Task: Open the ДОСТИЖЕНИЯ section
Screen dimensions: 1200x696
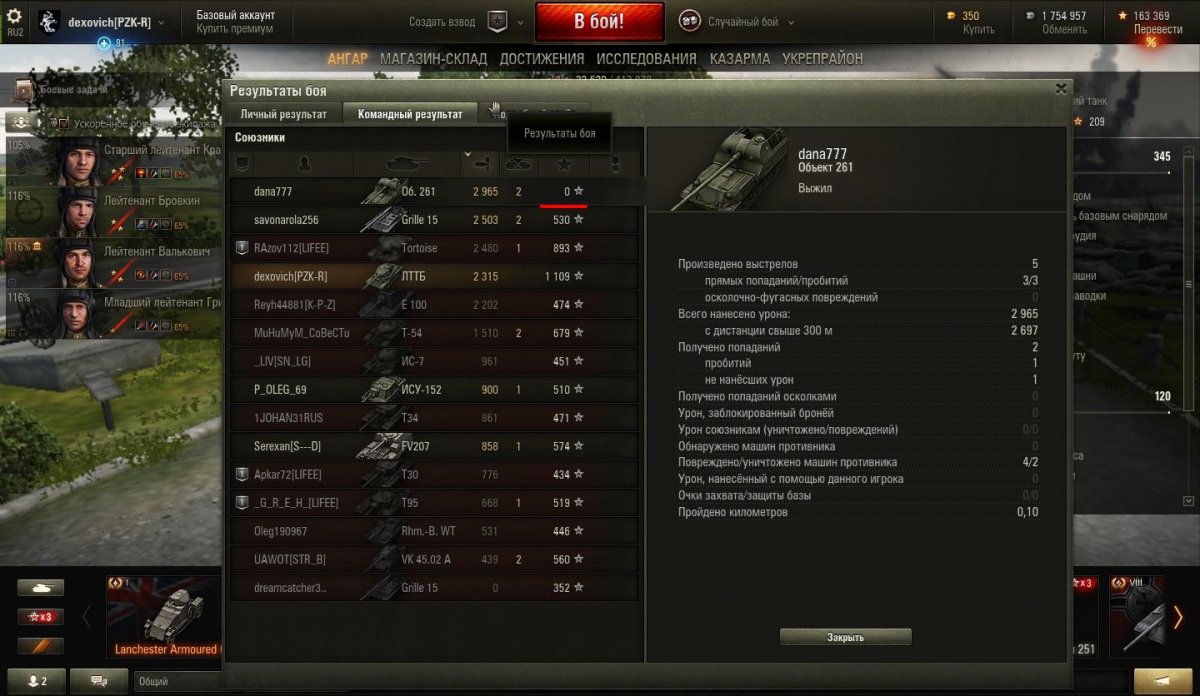Action: pos(542,59)
